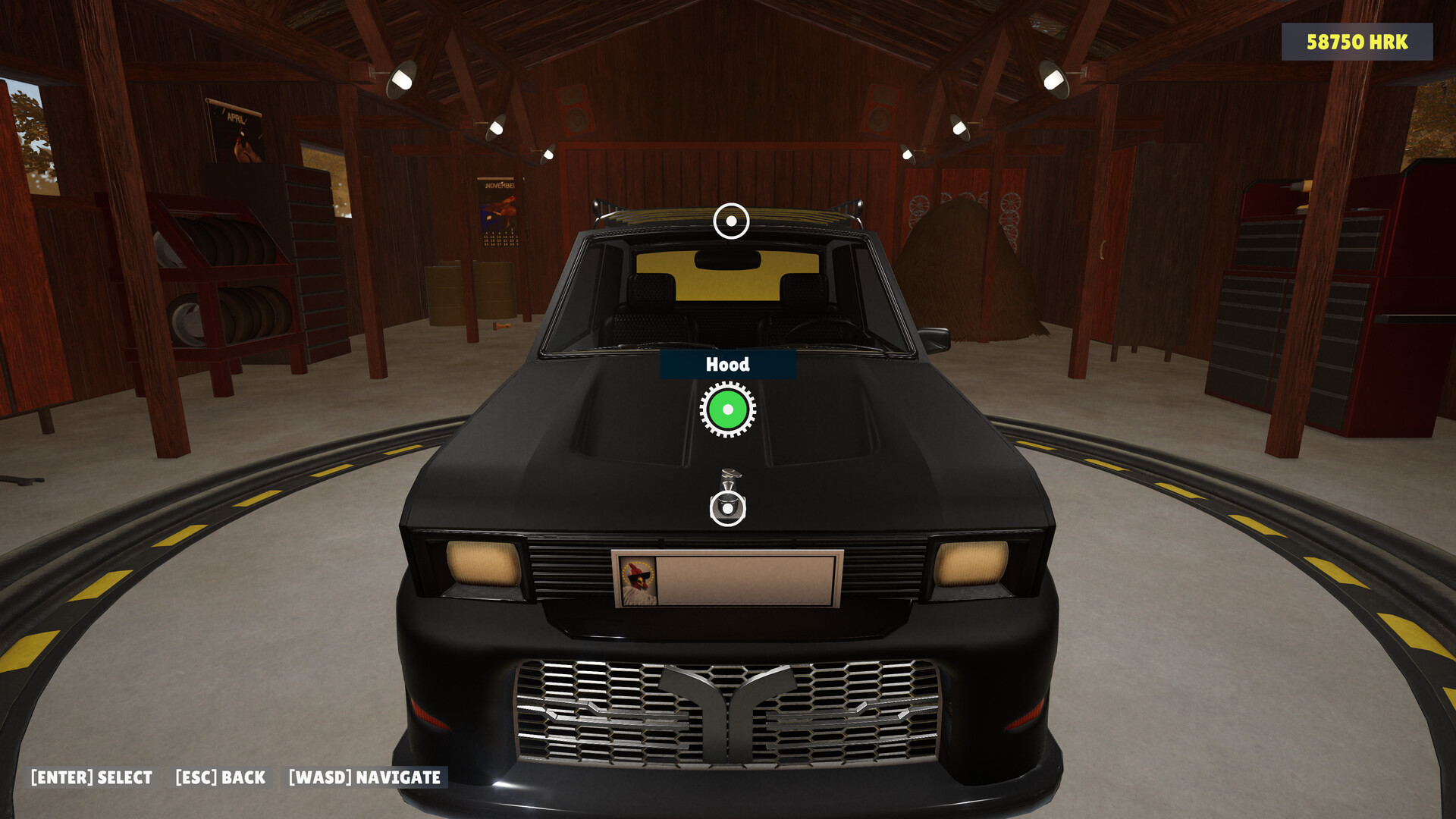1456x819 pixels.
Task: Select the [WASD] NAVIGATE hint
Action: tap(364, 777)
